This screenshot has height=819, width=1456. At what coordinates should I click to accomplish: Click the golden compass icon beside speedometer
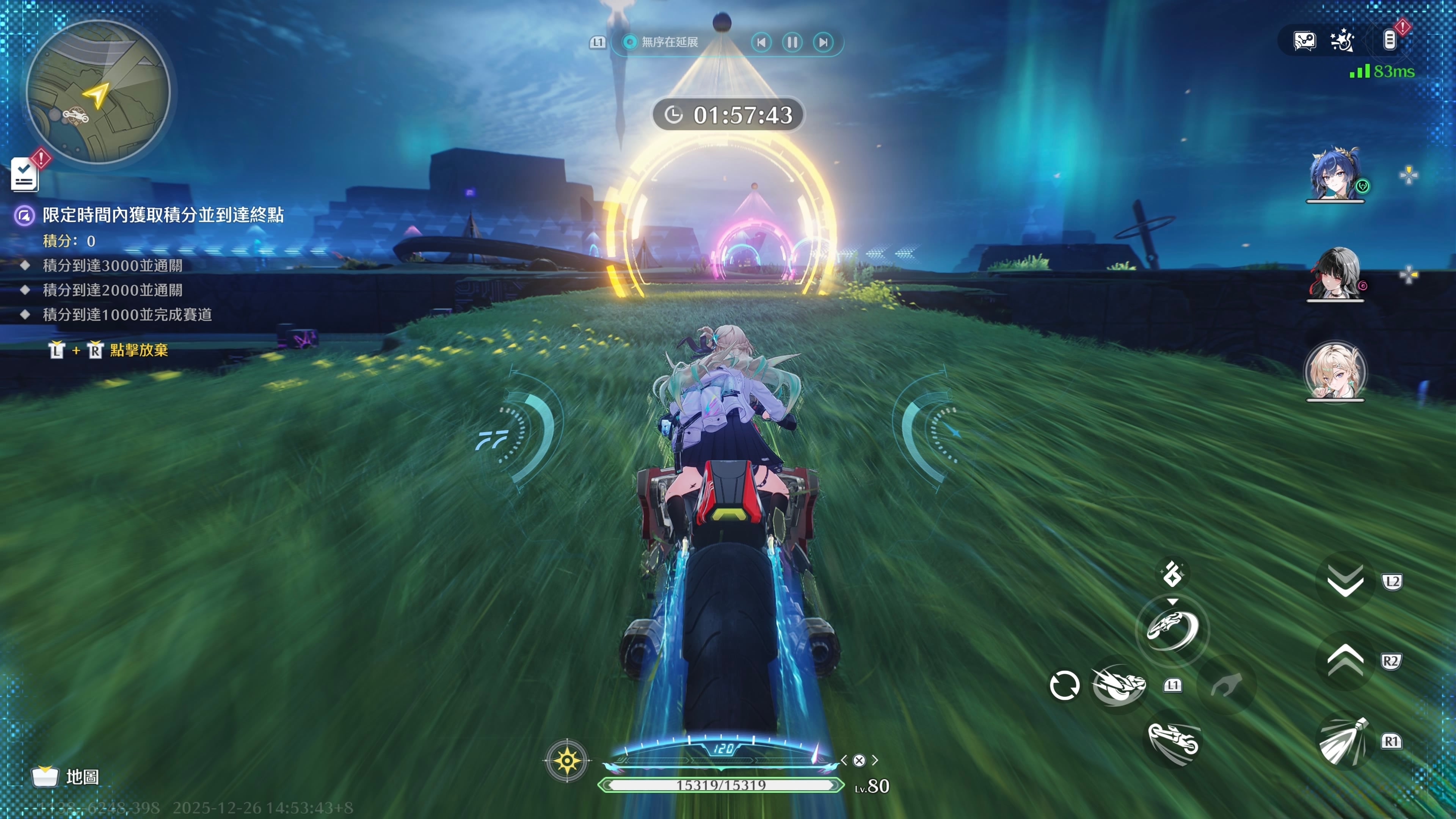[x=567, y=761]
